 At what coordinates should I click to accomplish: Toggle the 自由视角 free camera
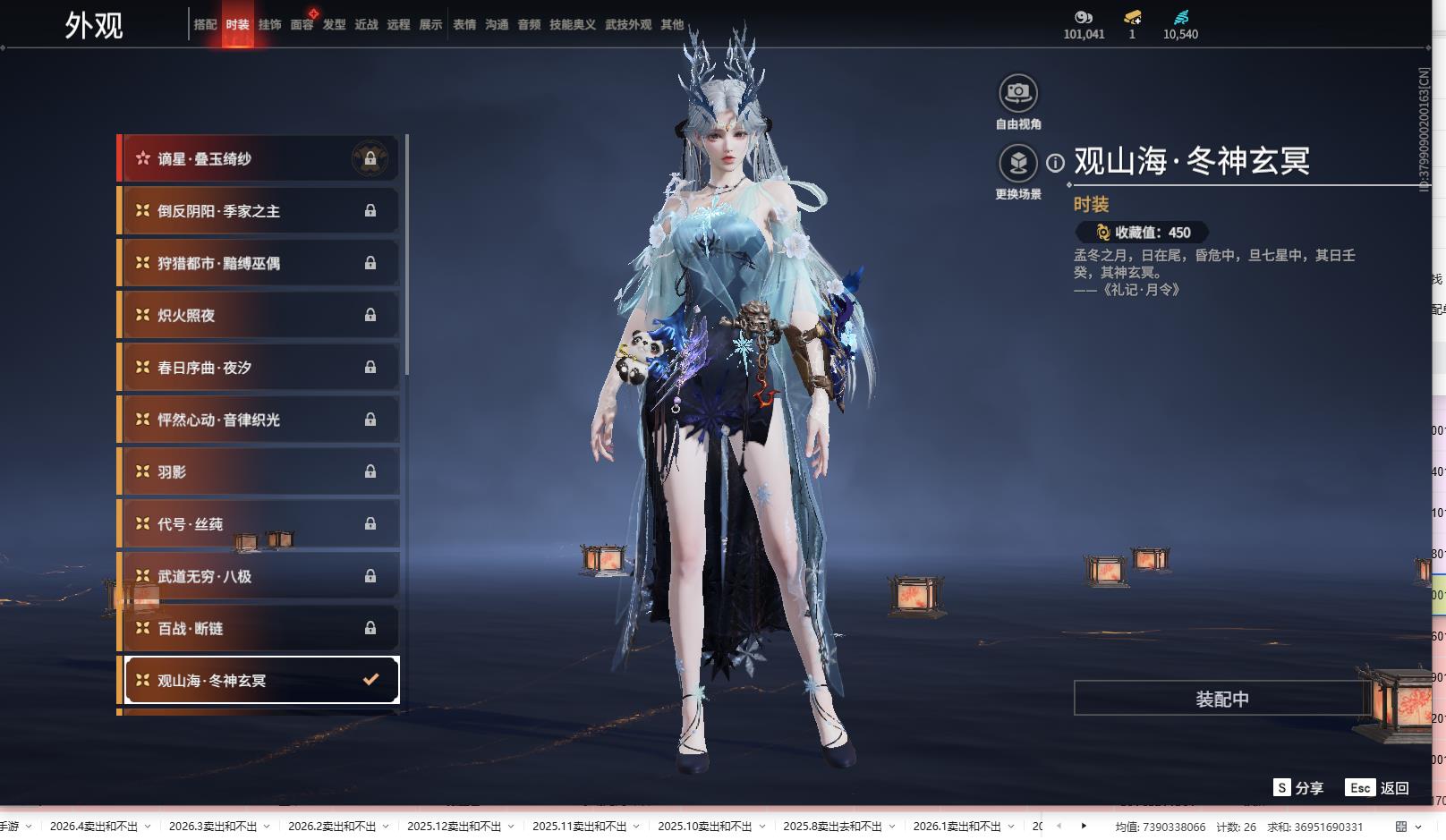pyautogui.click(x=1017, y=93)
